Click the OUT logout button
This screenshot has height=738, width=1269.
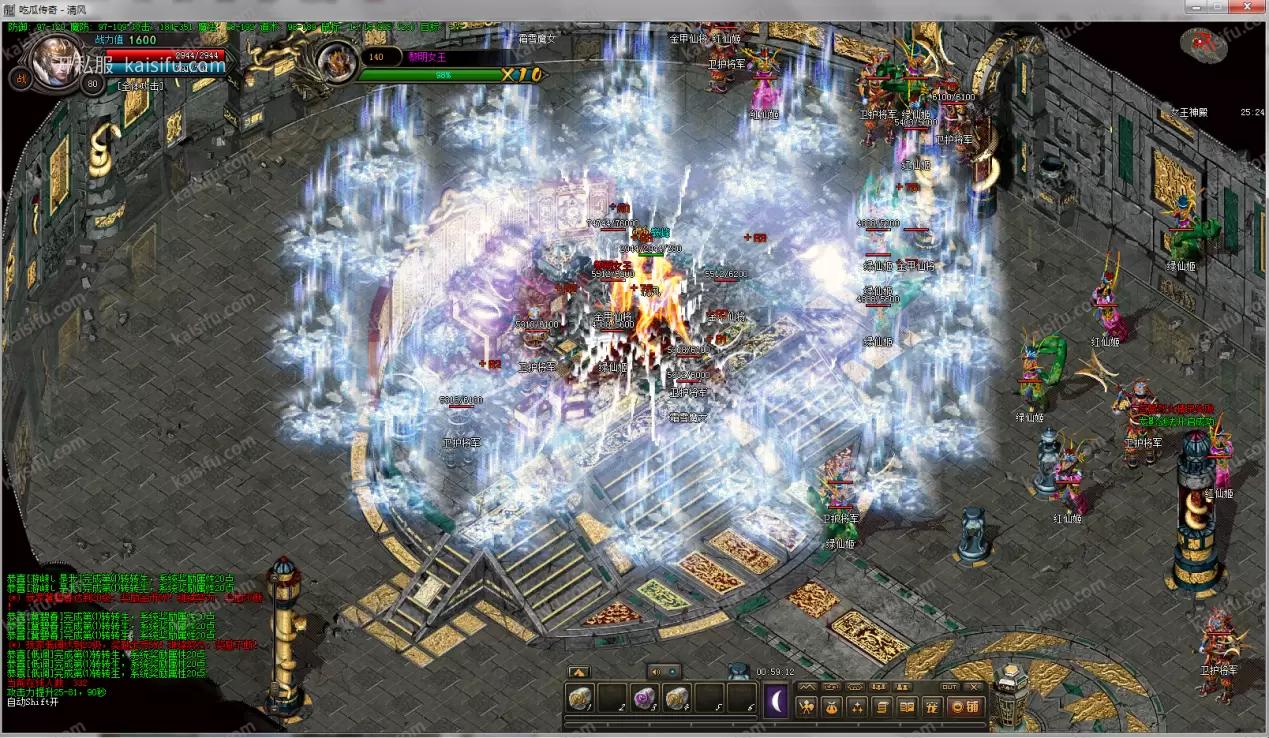click(x=949, y=687)
